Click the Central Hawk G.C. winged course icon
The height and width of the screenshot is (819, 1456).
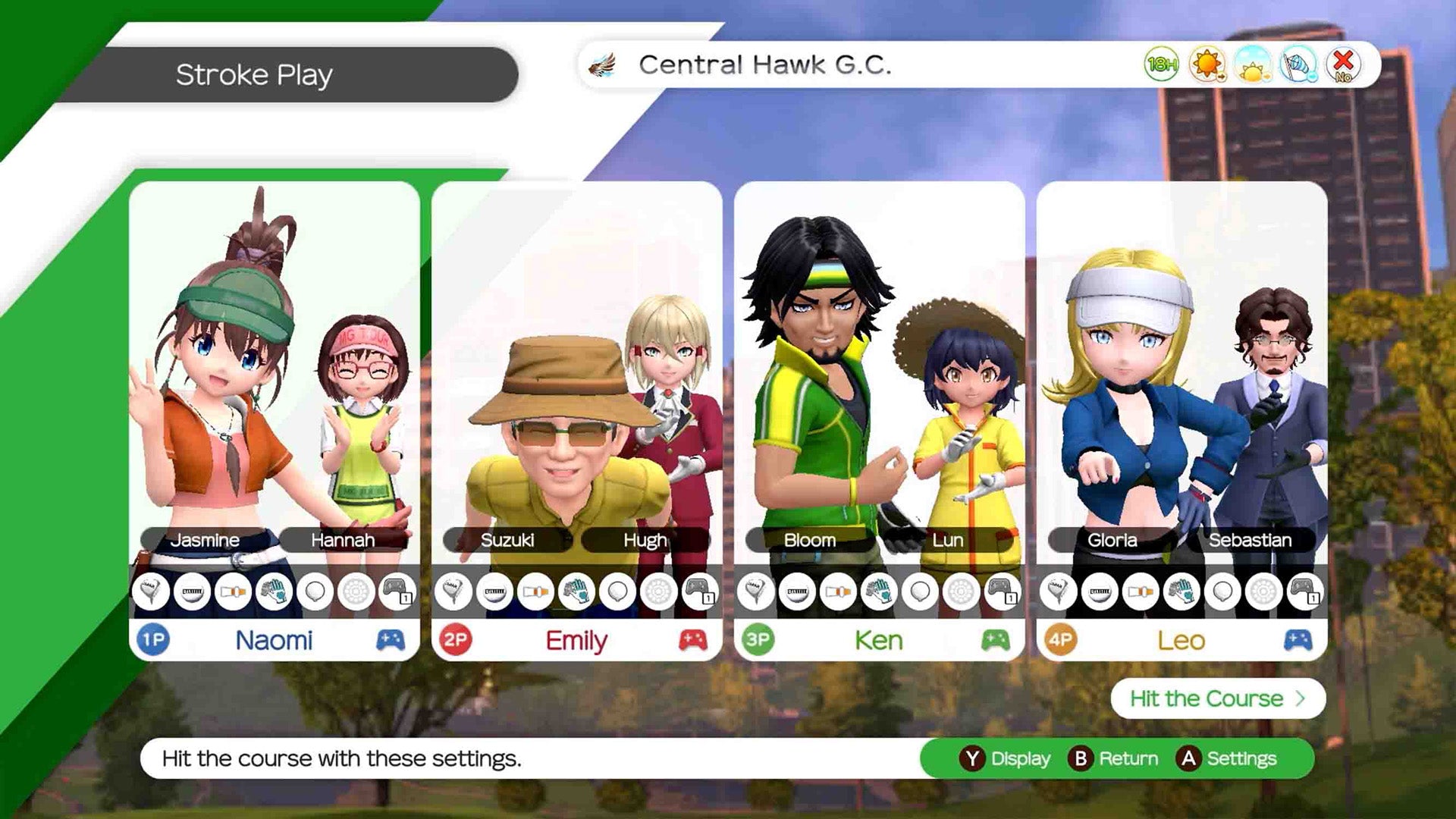601,66
